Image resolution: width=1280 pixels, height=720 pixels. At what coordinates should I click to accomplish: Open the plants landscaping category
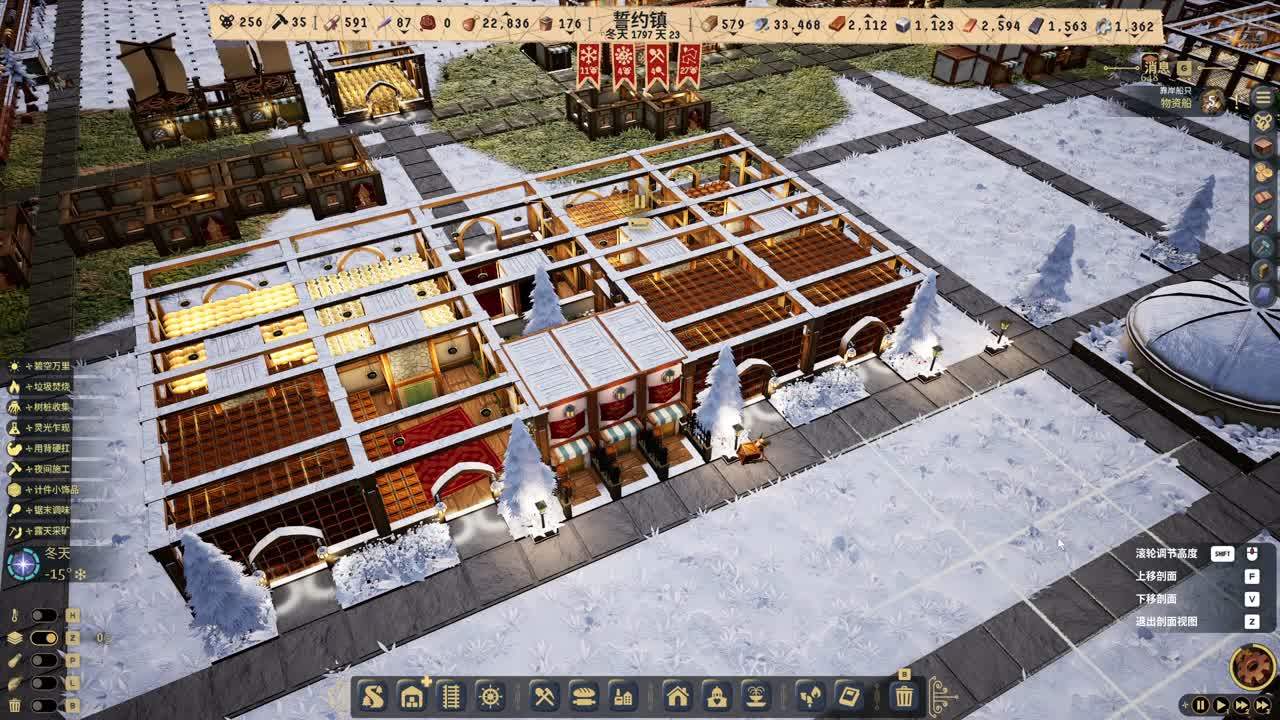click(810, 696)
